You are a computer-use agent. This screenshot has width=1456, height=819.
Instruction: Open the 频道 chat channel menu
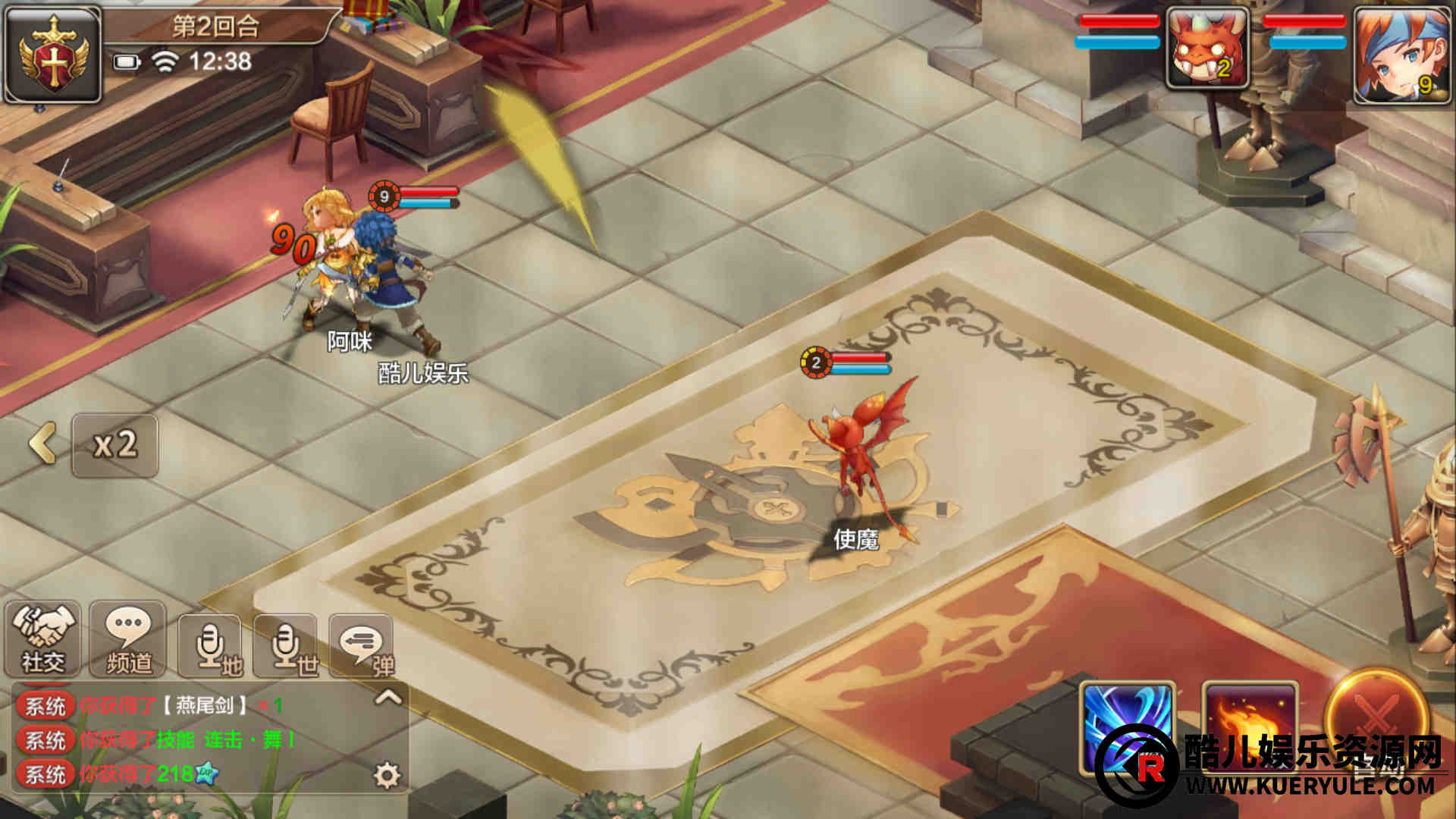[127, 639]
